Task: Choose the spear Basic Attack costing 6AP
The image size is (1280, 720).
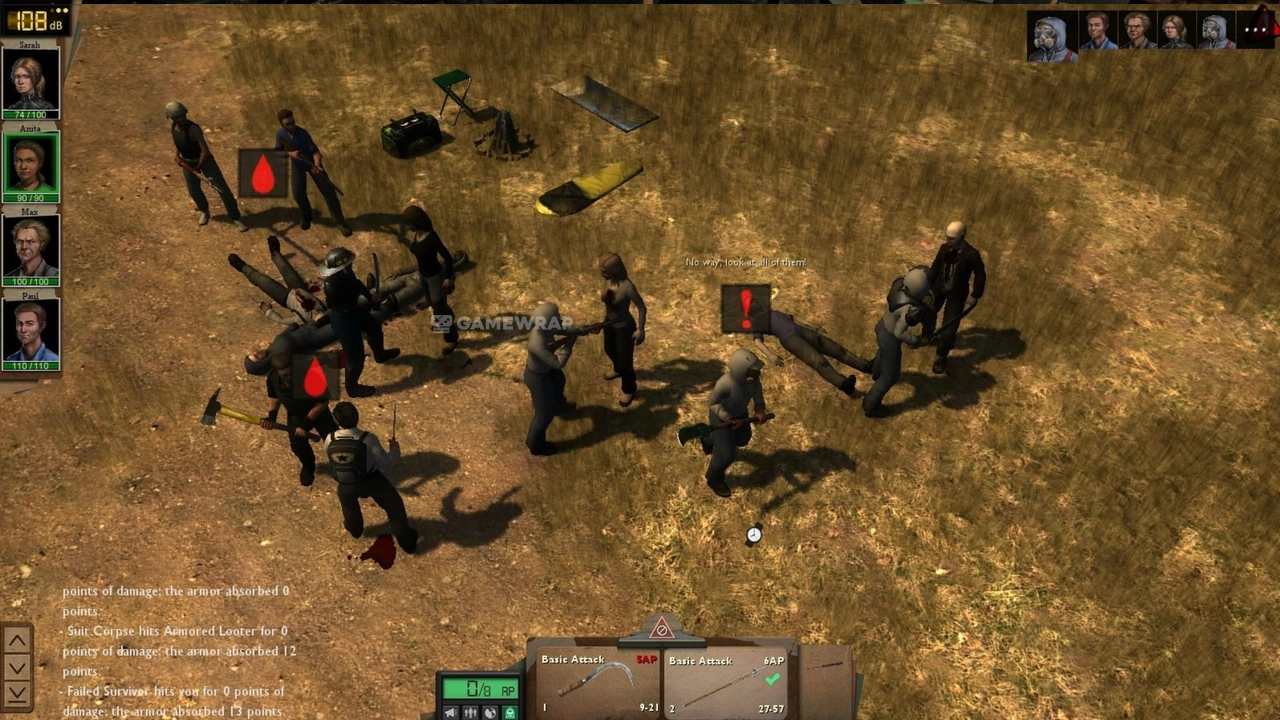Action: 724,682
